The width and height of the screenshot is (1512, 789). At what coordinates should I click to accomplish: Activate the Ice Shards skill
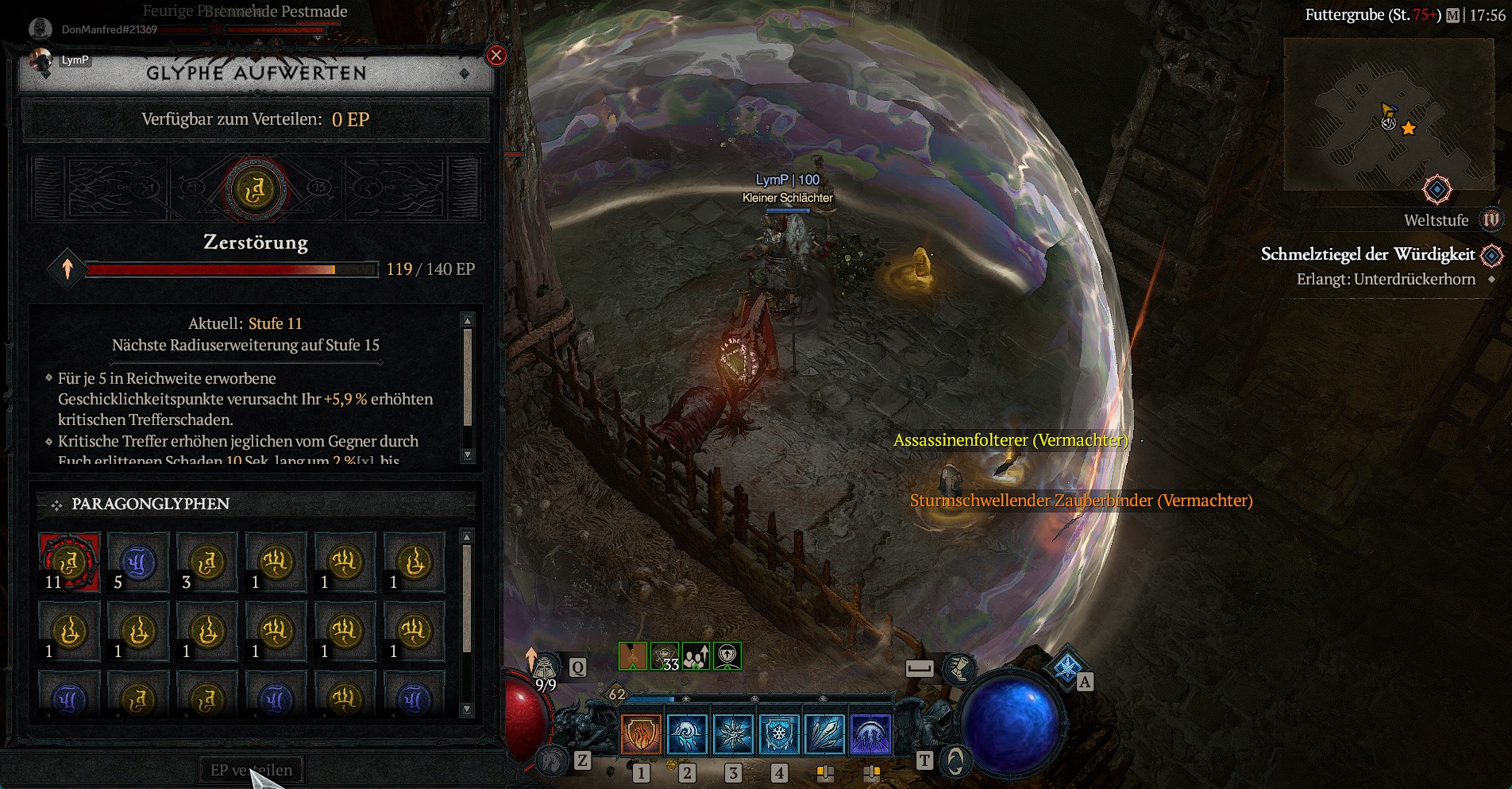pos(825,733)
